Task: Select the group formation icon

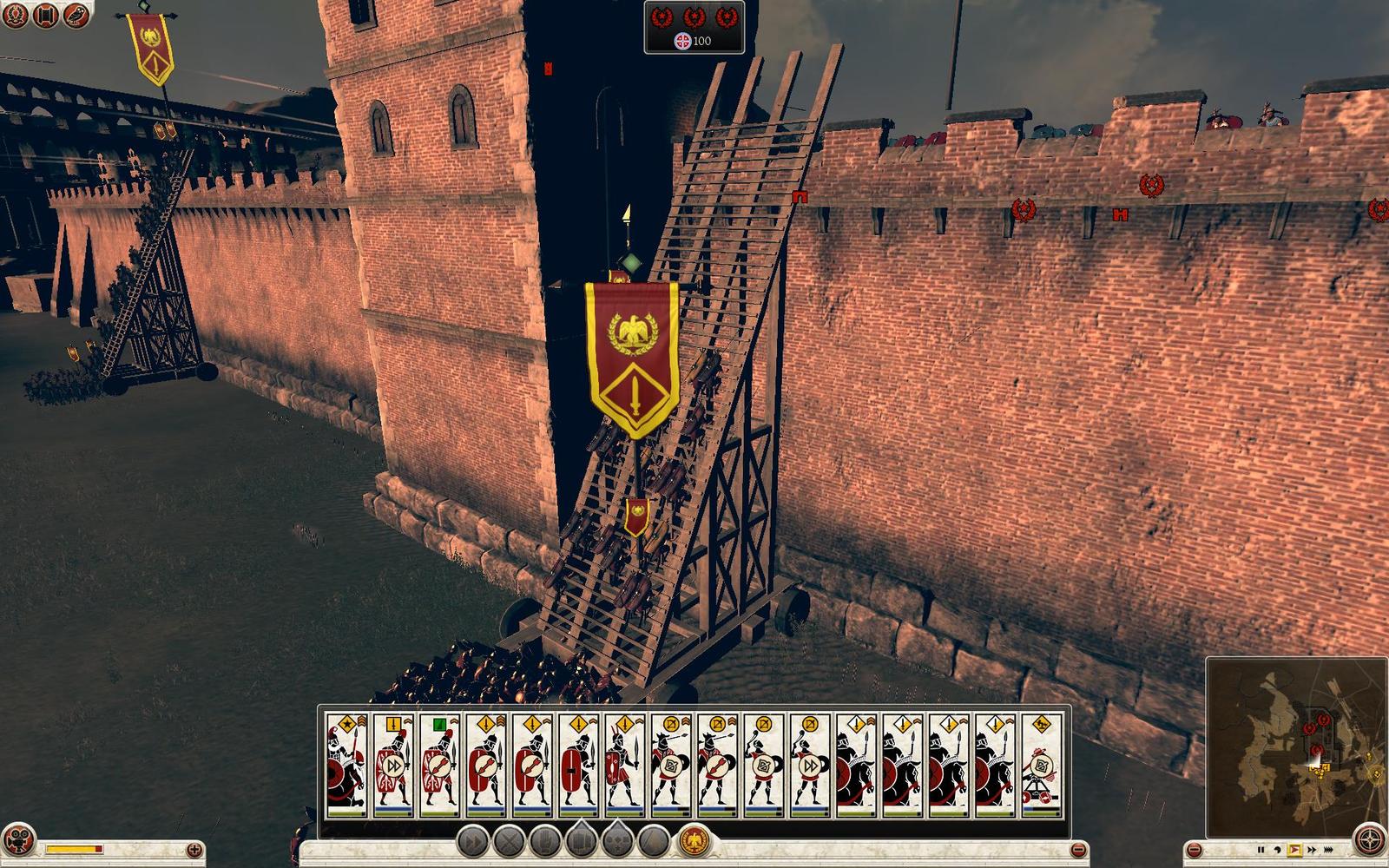Action: click(x=580, y=840)
